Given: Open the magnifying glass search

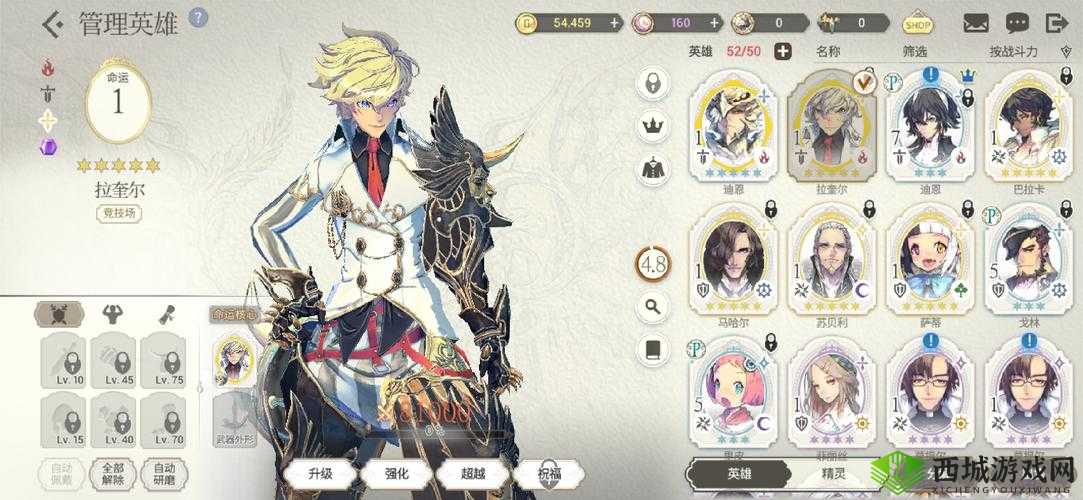Looking at the screenshot, I should (653, 307).
